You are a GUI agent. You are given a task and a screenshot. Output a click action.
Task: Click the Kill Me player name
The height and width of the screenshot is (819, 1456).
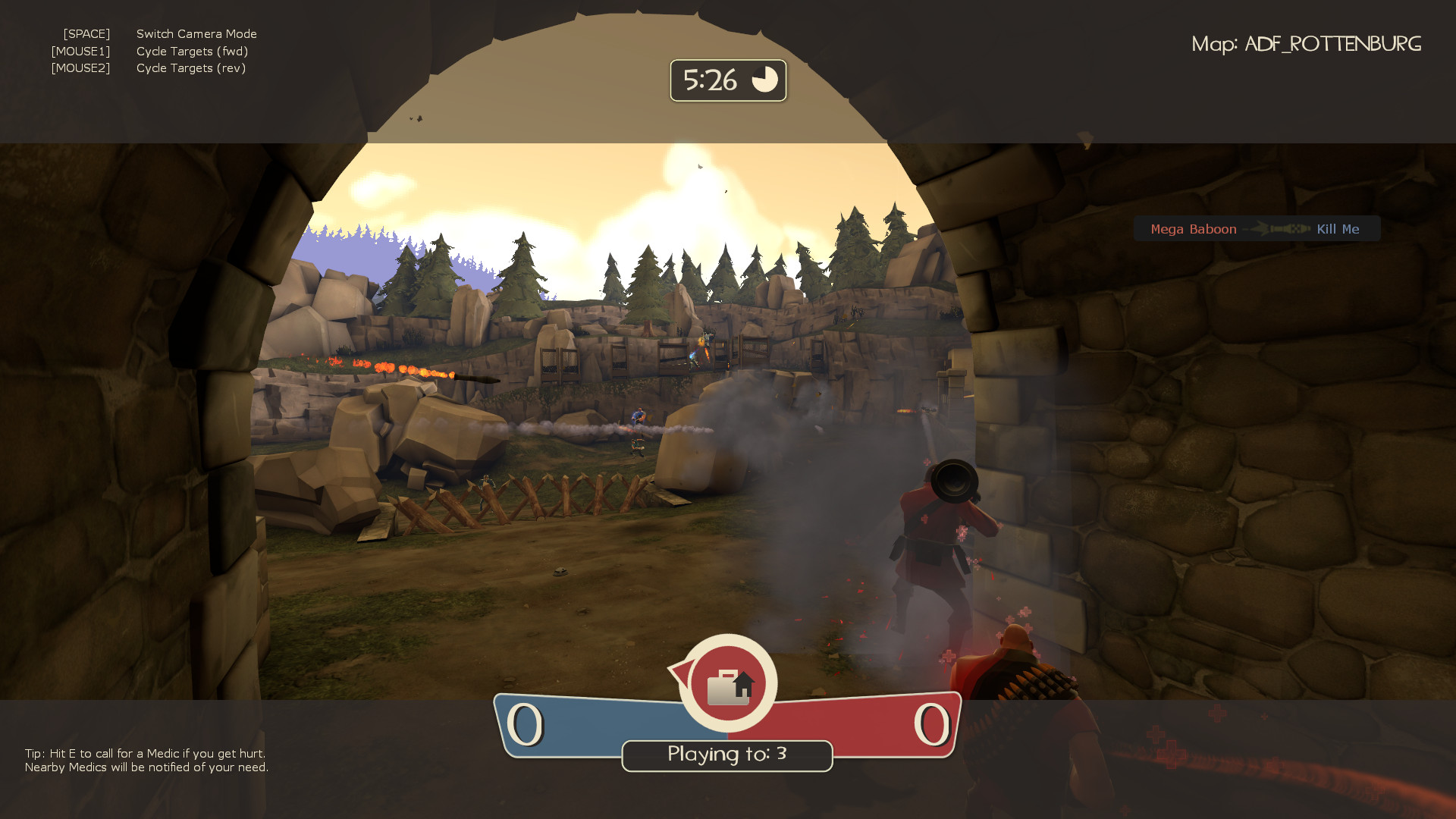point(1338,228)
